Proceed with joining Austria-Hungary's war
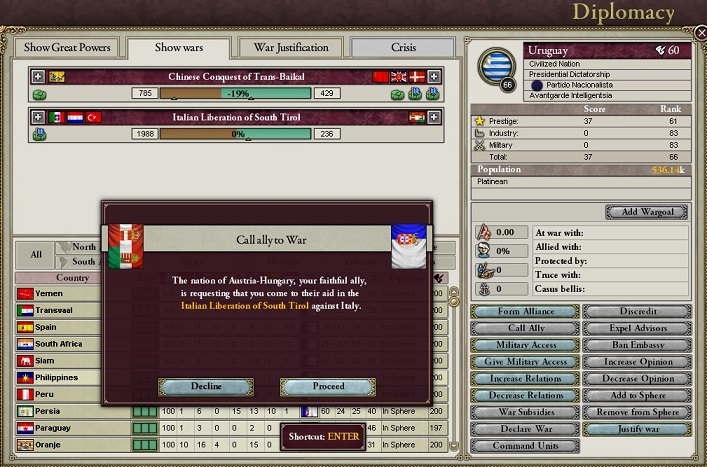The width and height of the screenshot is (707, 467). pyautogui.click(x=327, y=386)
